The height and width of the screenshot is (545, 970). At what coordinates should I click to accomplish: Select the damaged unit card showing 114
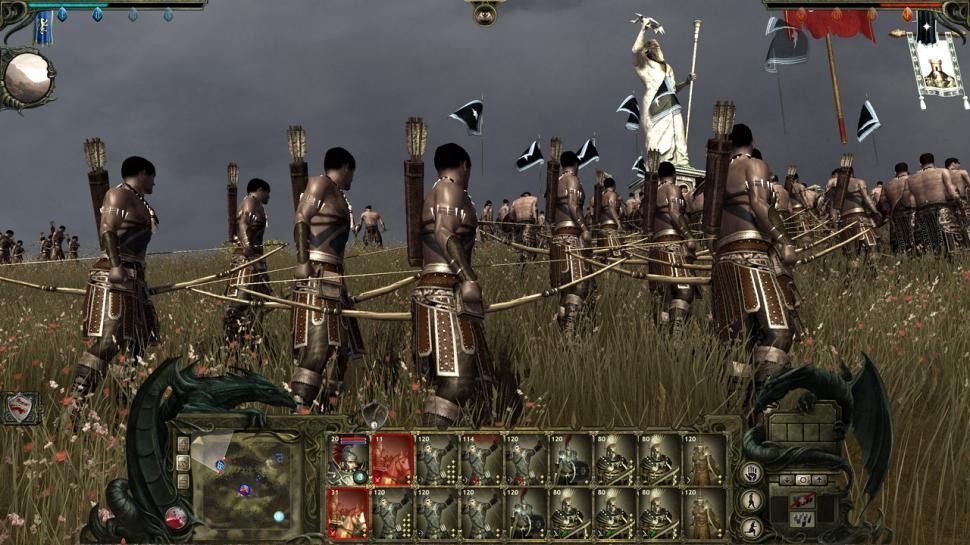point(480,459)
